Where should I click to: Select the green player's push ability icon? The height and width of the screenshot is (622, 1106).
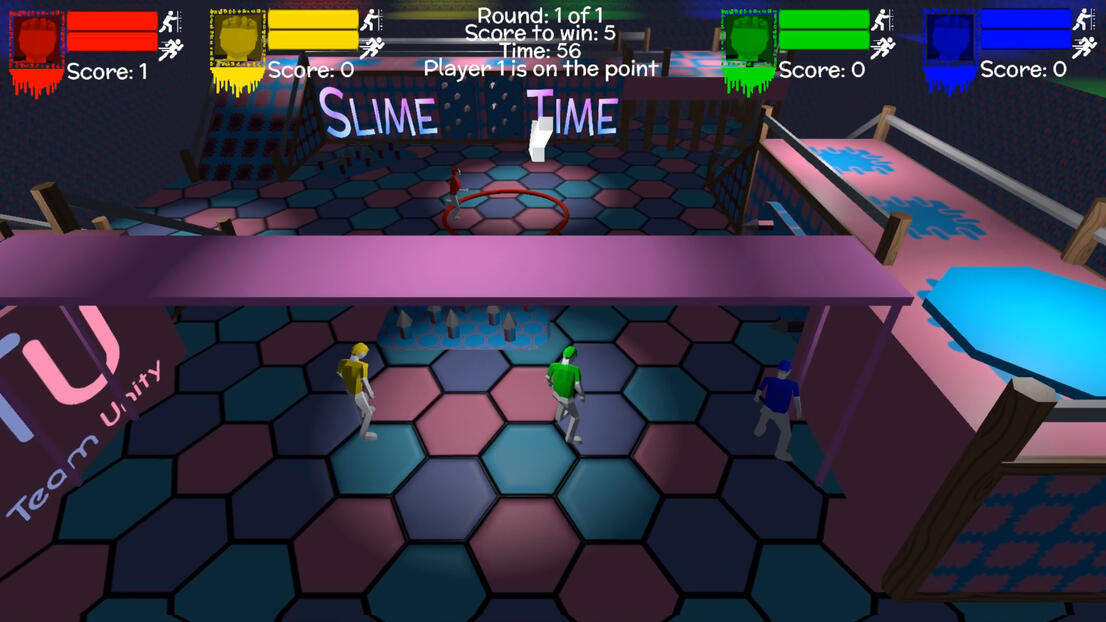tap(883, 20)
